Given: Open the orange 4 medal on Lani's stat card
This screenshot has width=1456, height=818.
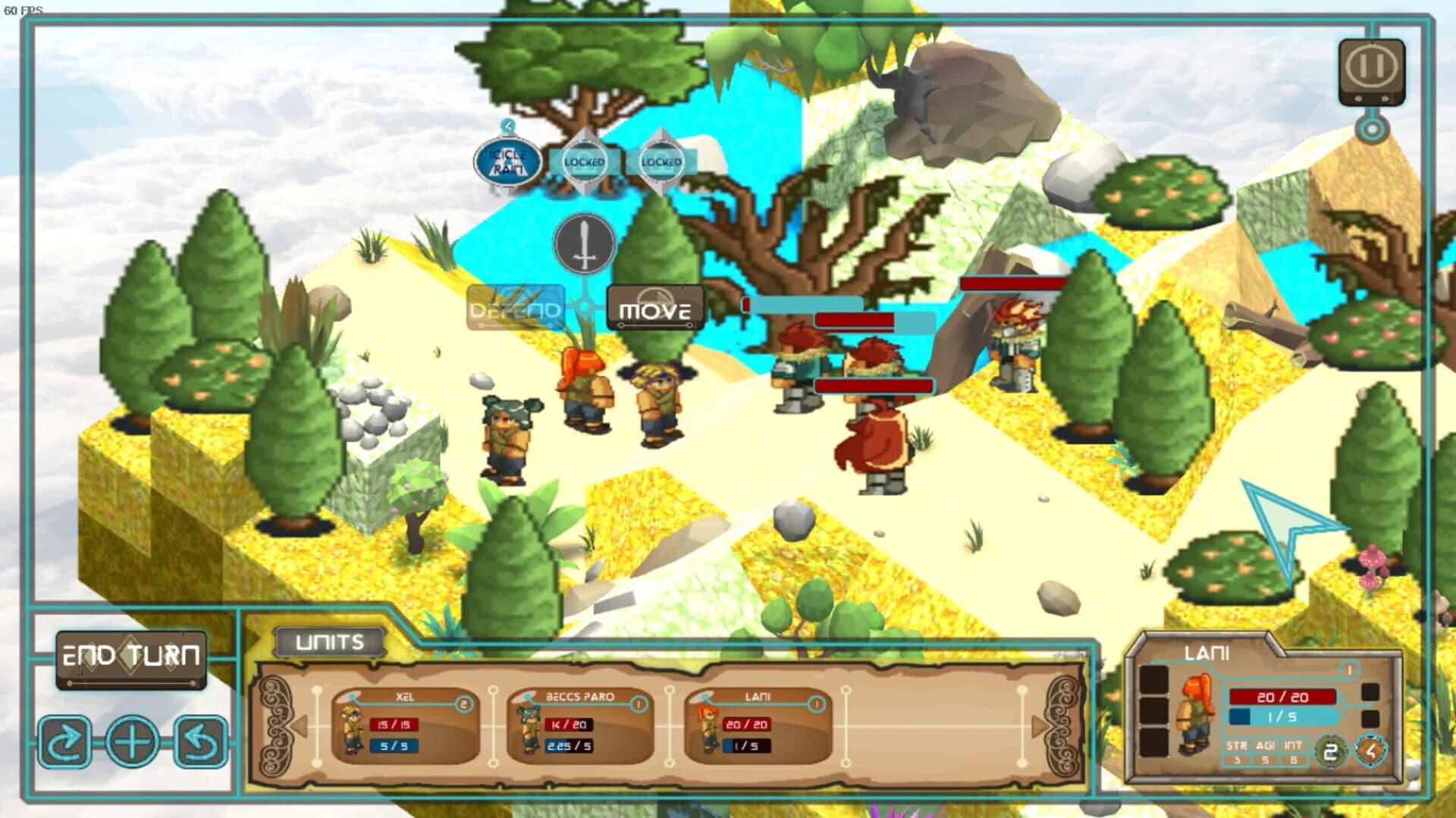Looking at the screenshot, I should 1370,751.
